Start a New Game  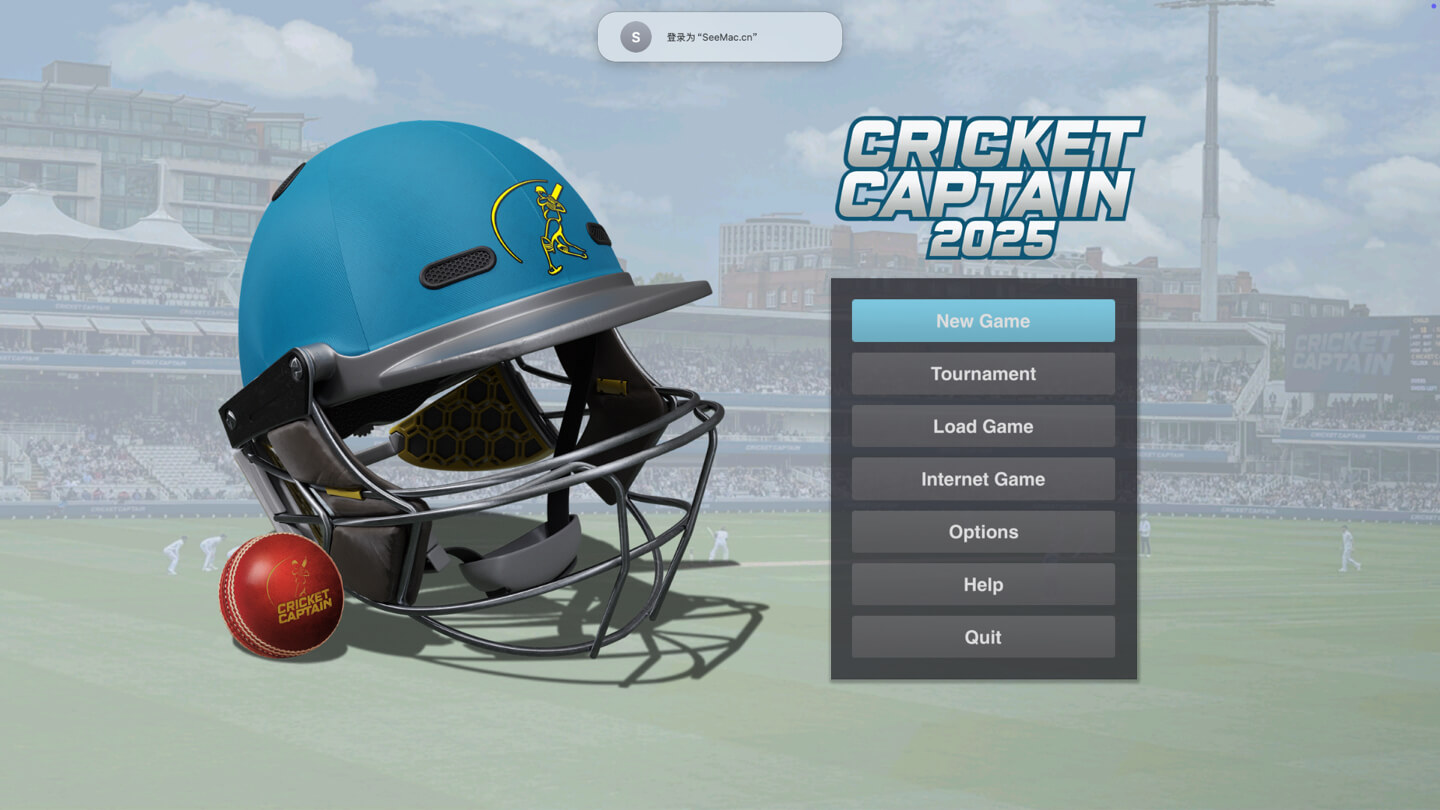point(983,321)
